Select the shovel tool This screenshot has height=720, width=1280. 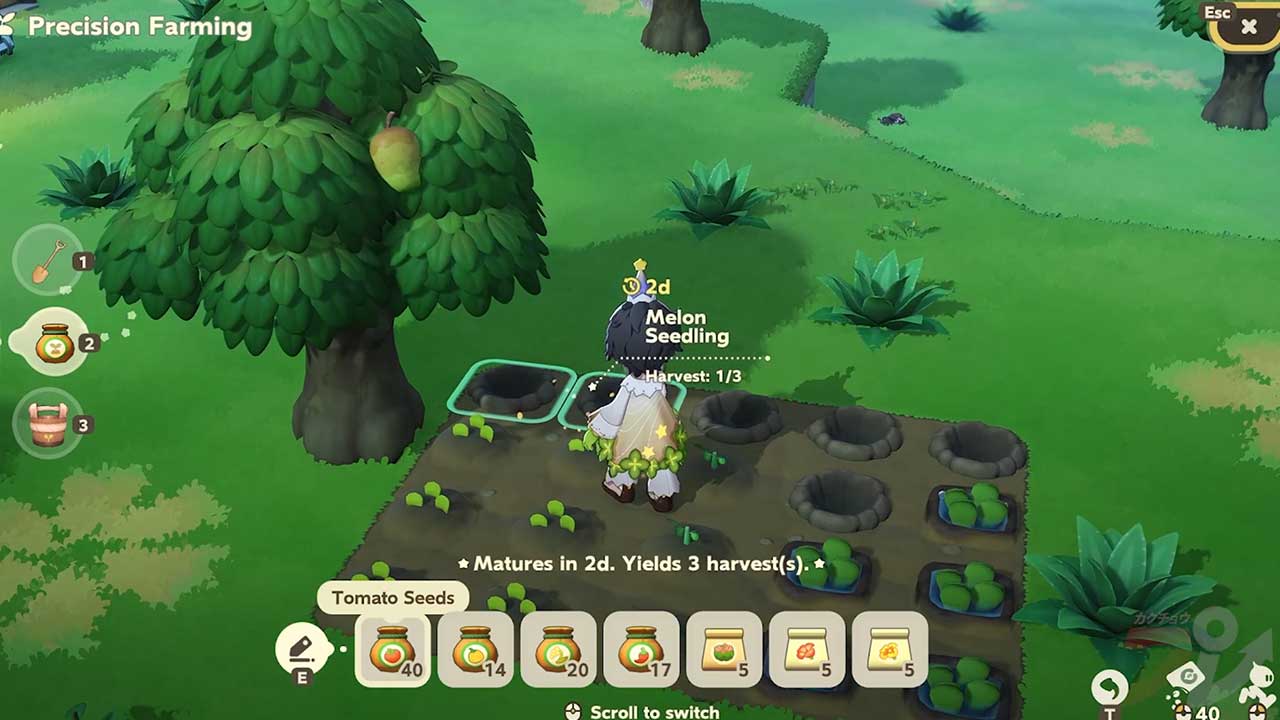click(48, 262)
